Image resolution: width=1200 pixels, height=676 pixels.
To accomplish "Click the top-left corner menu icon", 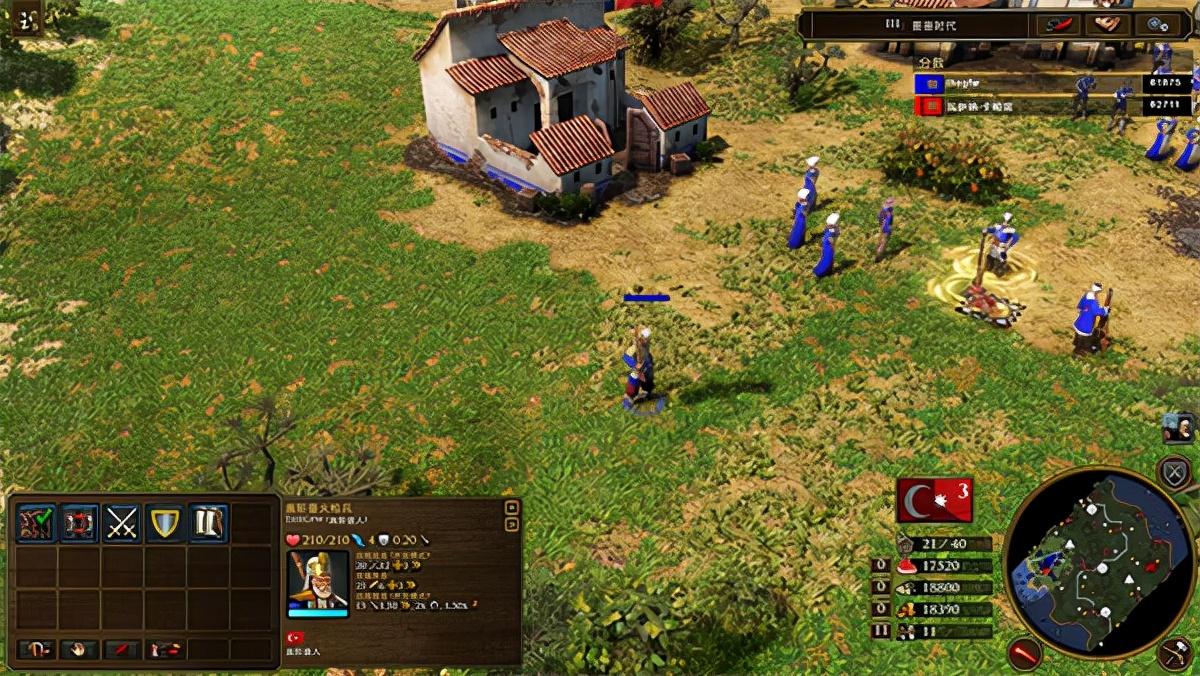I will (27, 20).
